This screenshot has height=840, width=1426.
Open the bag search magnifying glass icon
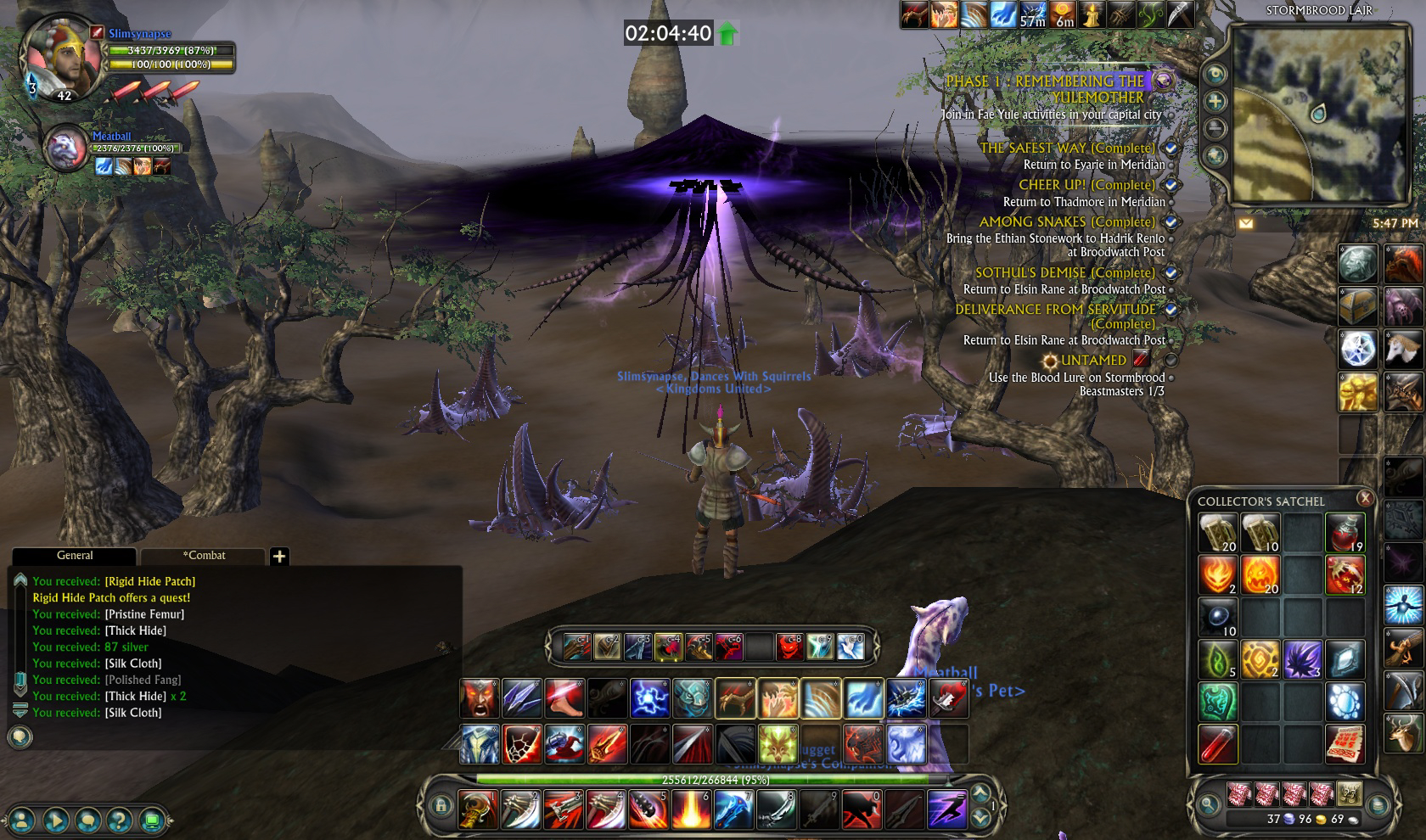pyautogui.click(x=1210, y=799)
